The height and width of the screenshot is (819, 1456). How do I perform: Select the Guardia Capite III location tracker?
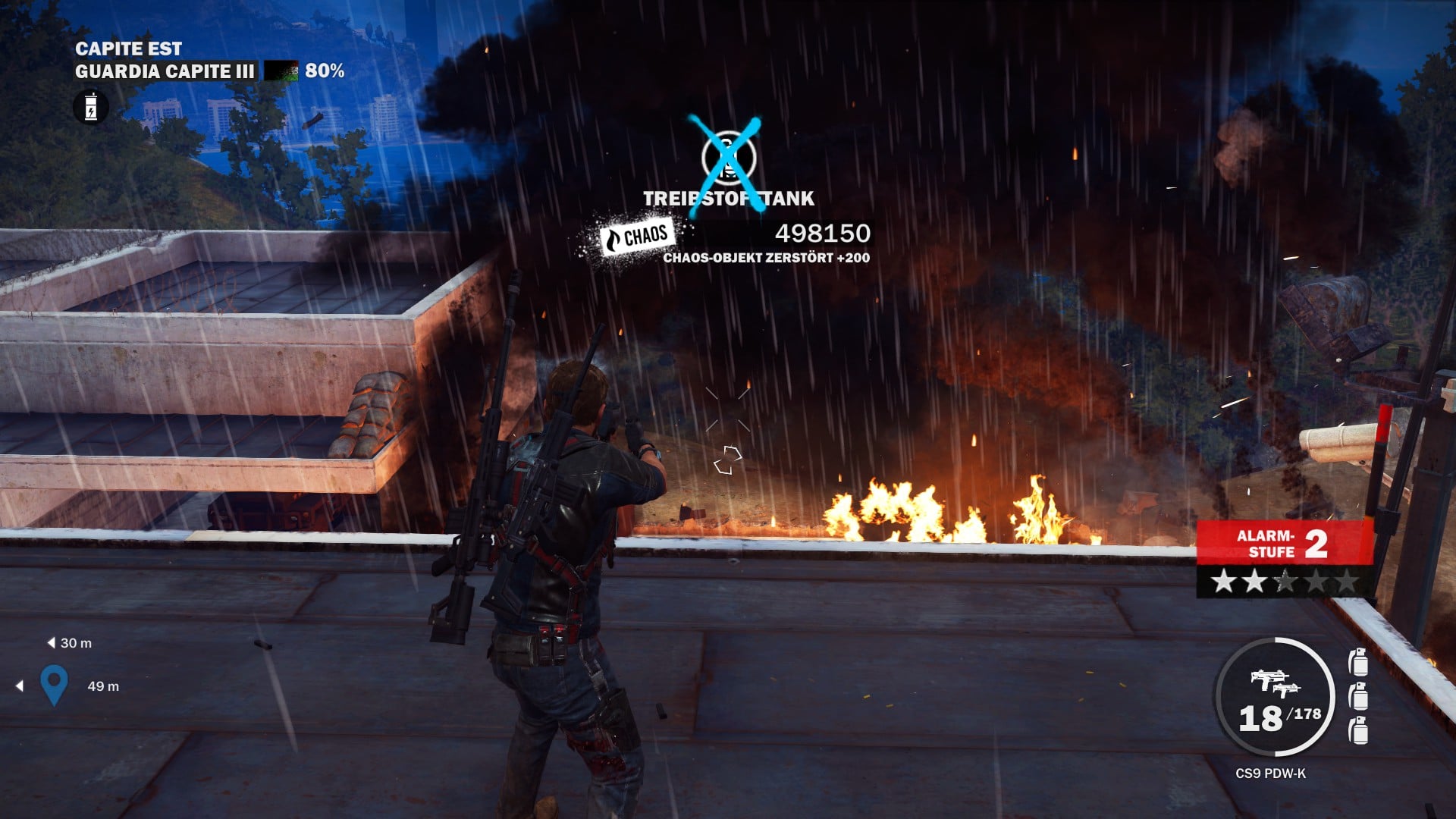[x=165, y=71]
